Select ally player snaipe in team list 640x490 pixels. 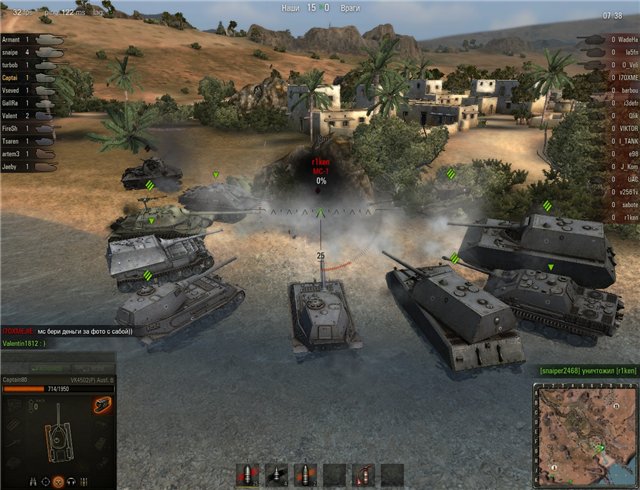tap(17, 52)
